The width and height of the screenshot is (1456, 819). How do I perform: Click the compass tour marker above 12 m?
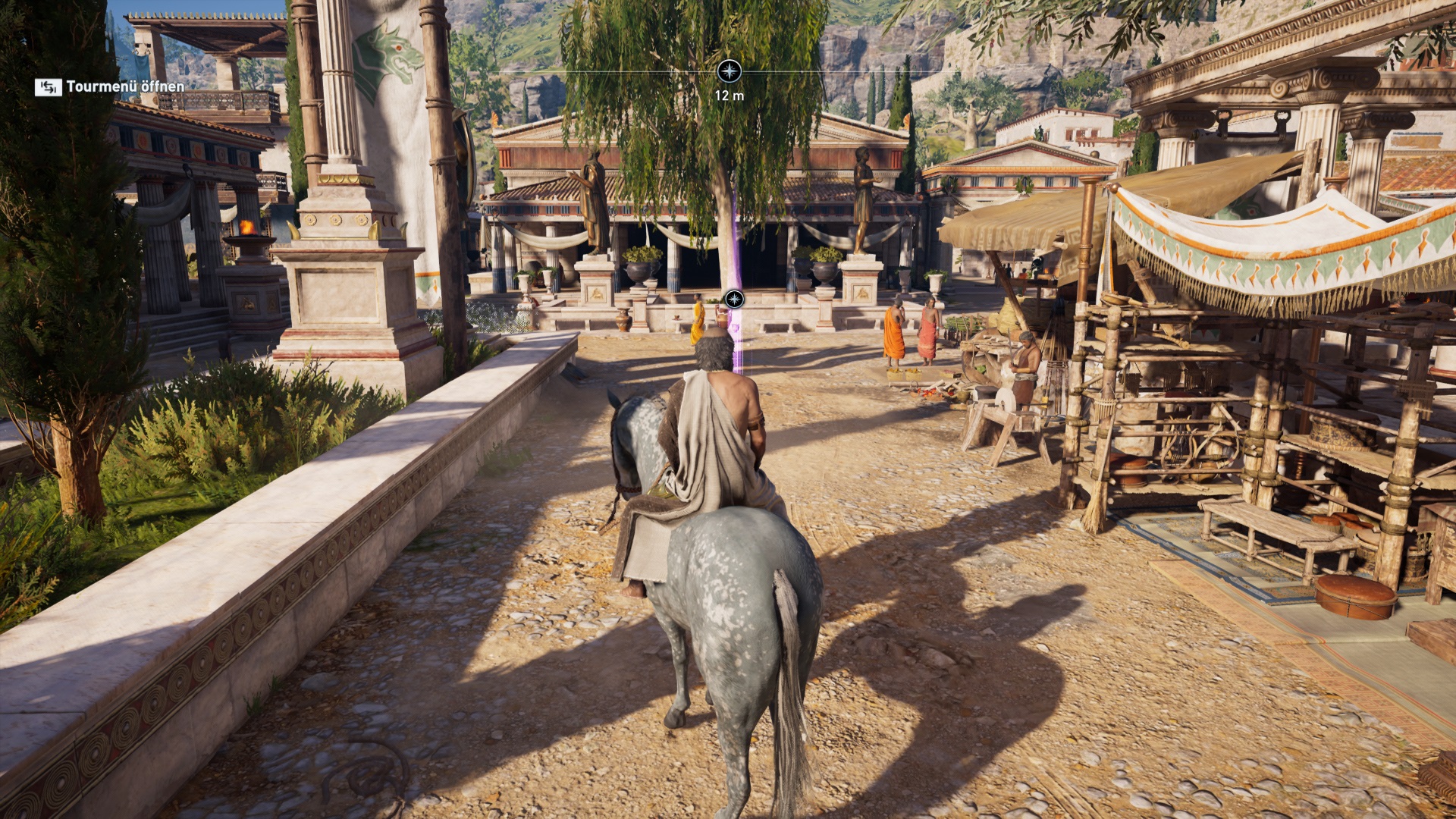point(729,72)
